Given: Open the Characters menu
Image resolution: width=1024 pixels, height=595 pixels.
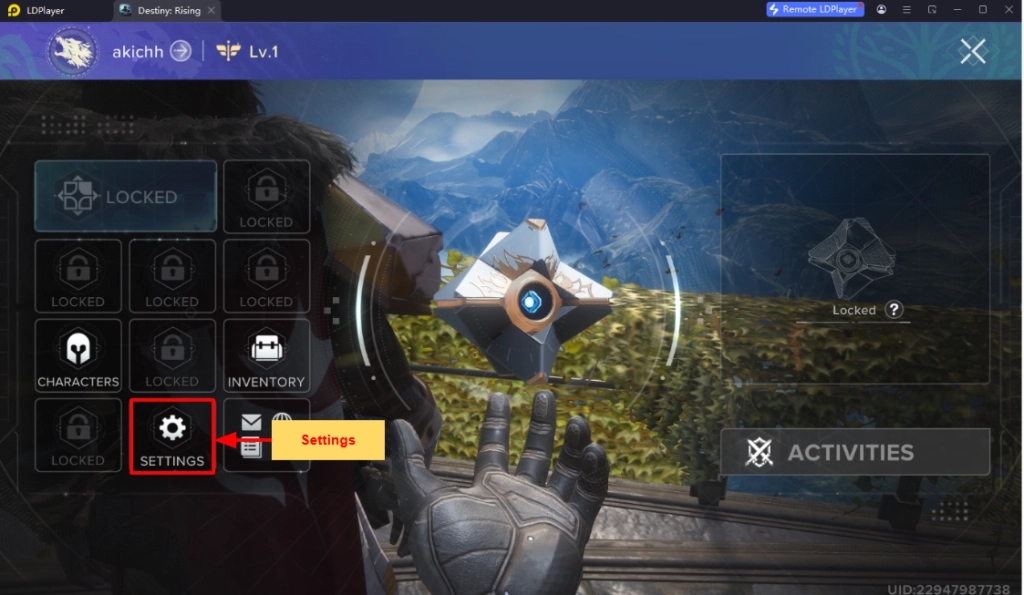Looking at the screenshot, I should [x=78, y=357].
